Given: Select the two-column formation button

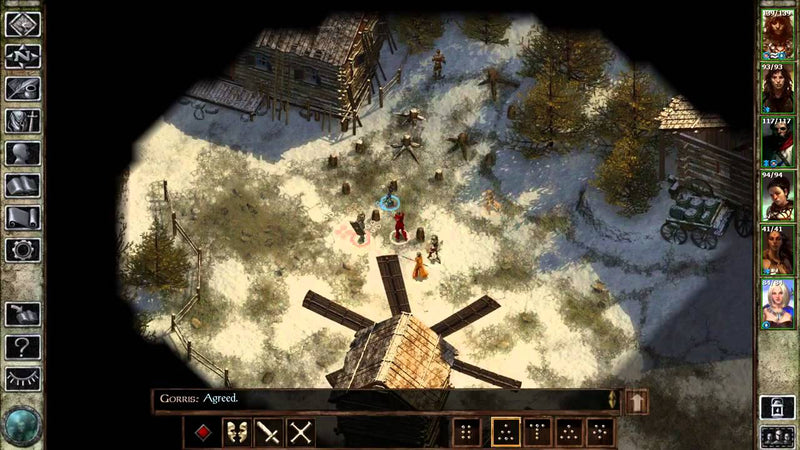Looking at the screenshot, I should 466,432.
